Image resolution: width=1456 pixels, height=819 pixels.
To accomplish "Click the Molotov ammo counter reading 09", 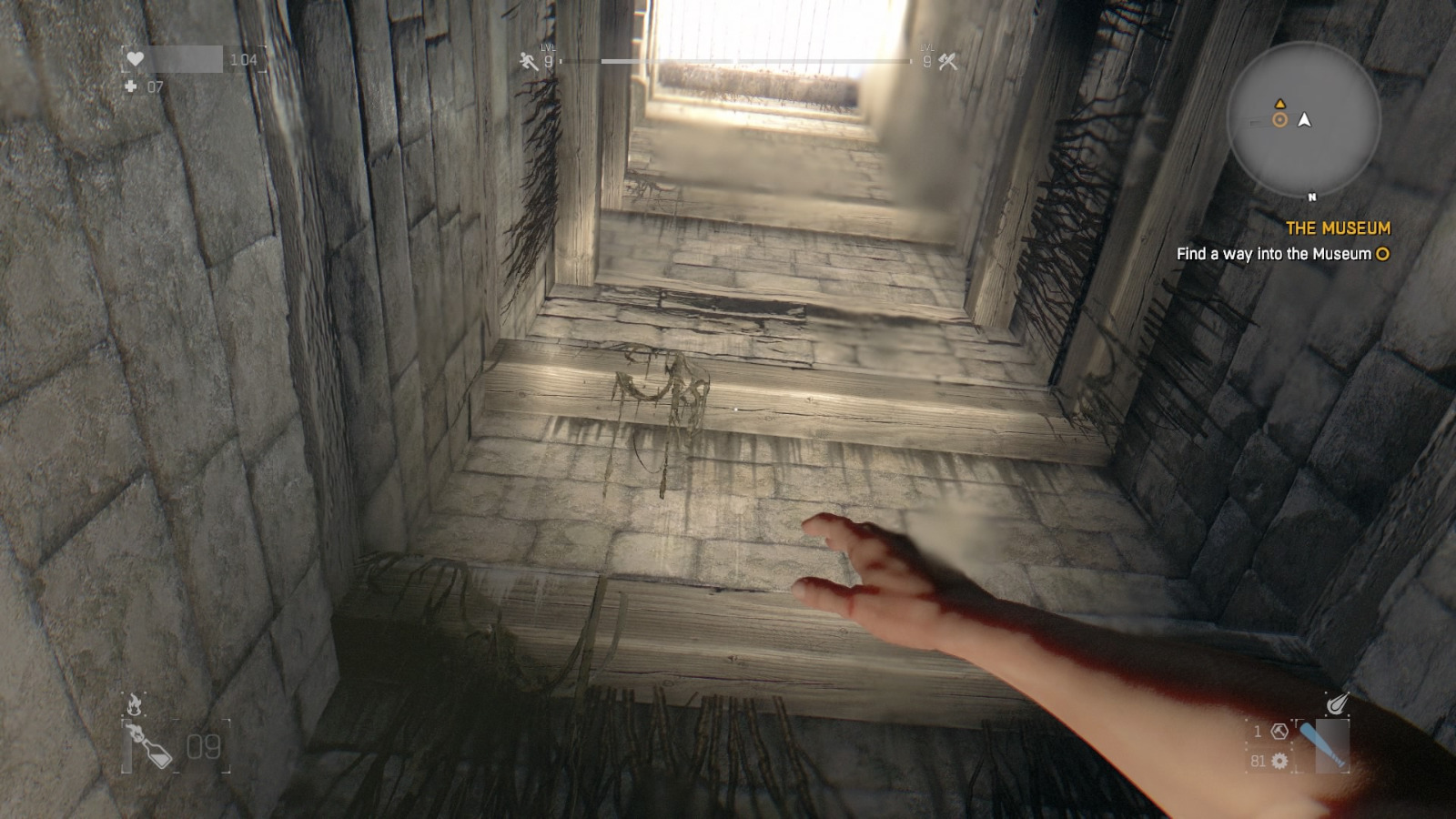I will (204, 747).
